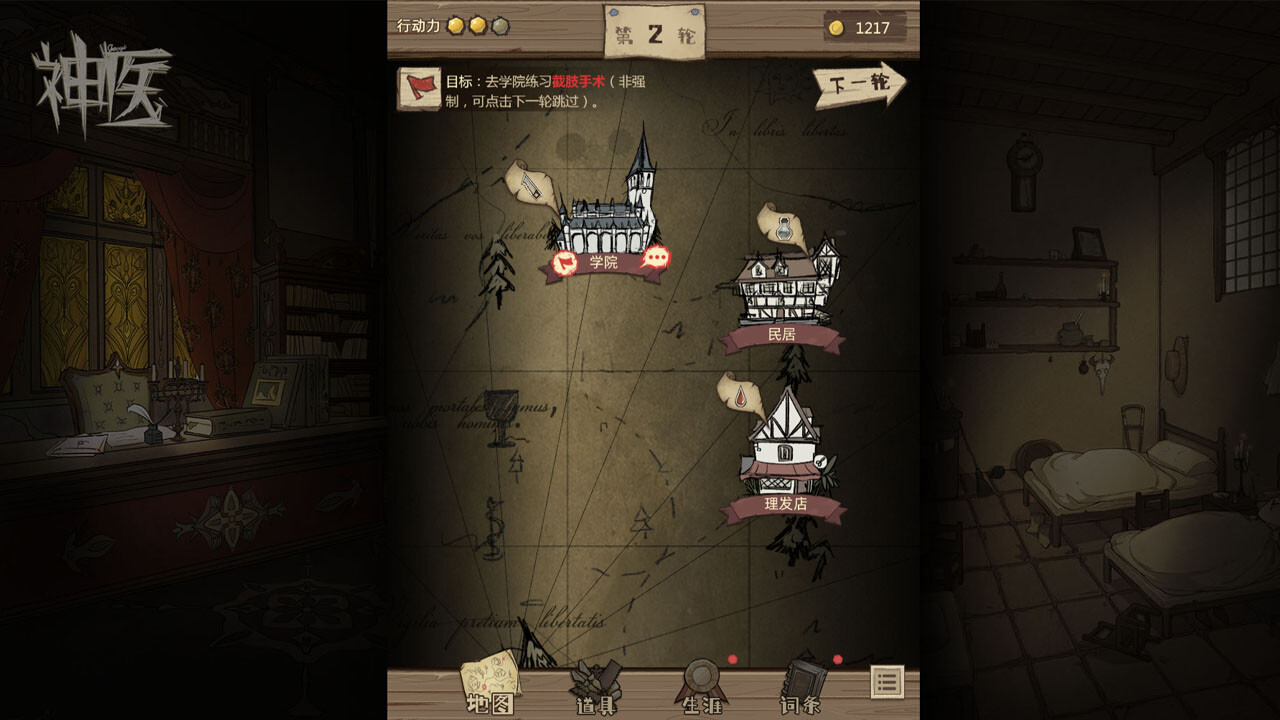Switch to the 道具 items tab
The height and width of the screenshot is (720, 1280).
(596, 688)
